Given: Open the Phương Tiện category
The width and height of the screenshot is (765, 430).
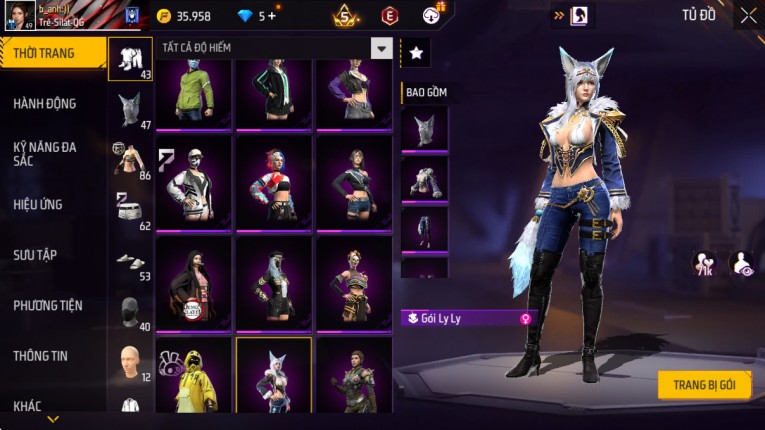Looking at the screenshot, I should tap(48, 305).
